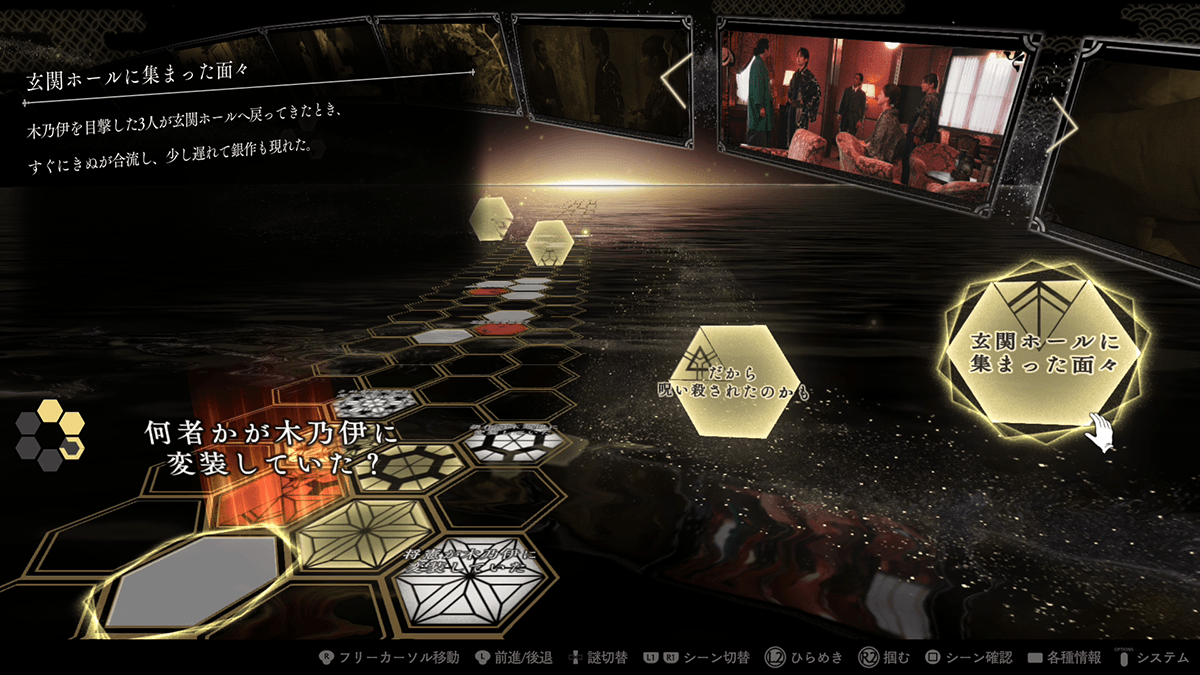The width and height of the screenshot is (1200, 675).
Task: Pick the だから呪い殺されたのかも hexagon clue
Action: [735, 380]
